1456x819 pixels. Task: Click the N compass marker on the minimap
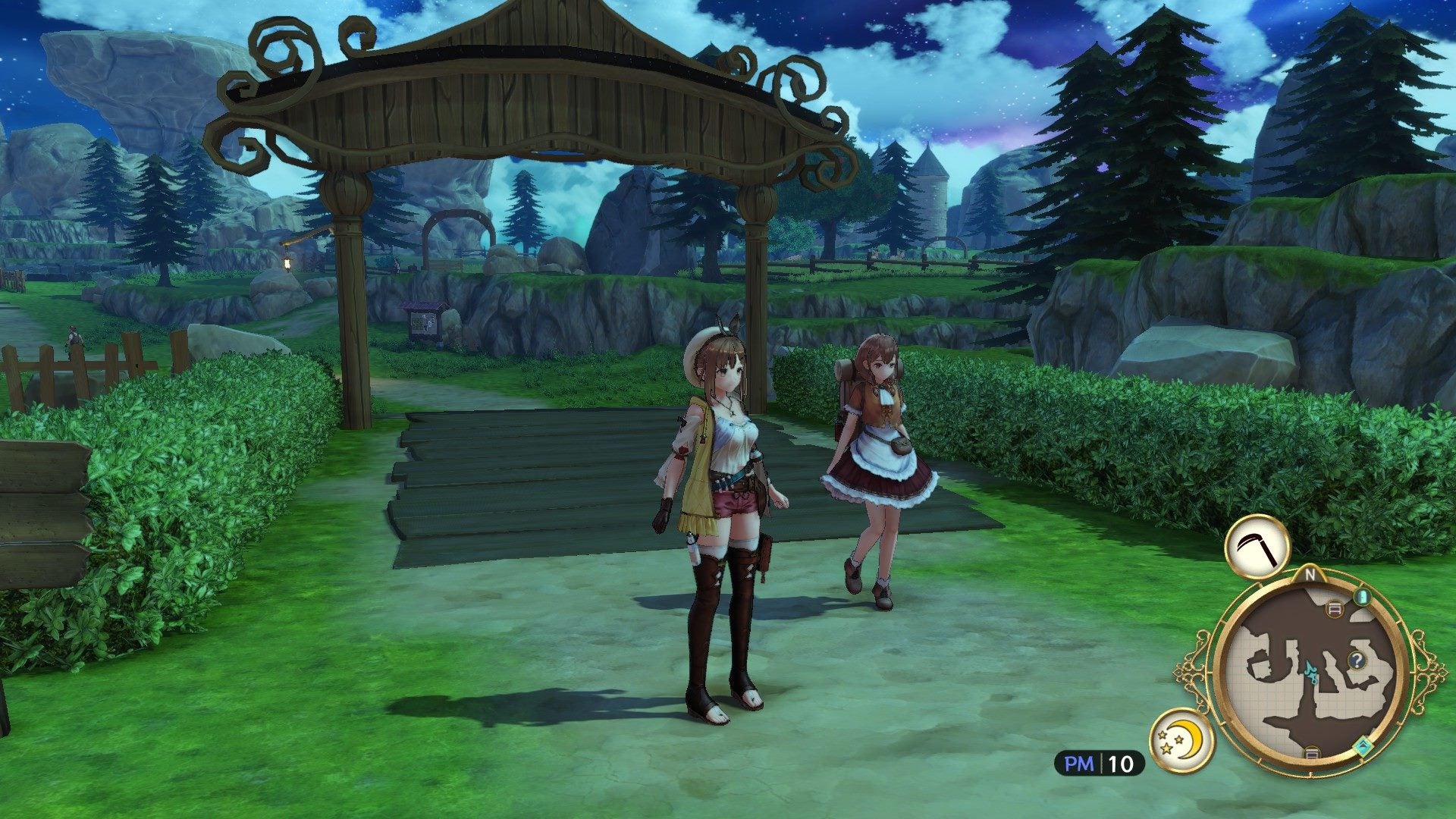coord(1310,574)
